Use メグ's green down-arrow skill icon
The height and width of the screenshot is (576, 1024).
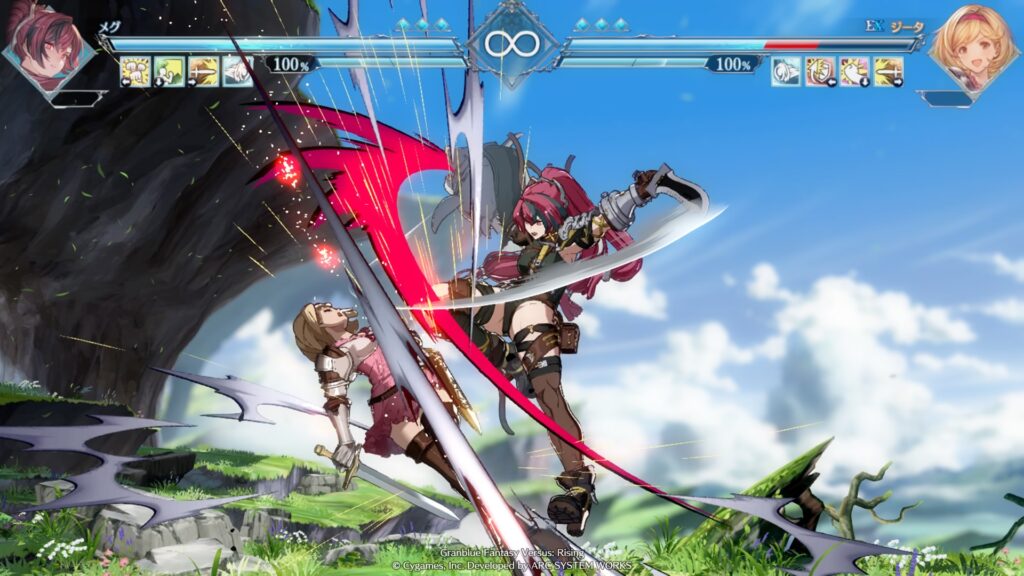pyautogui.click(x=169, y=71)
